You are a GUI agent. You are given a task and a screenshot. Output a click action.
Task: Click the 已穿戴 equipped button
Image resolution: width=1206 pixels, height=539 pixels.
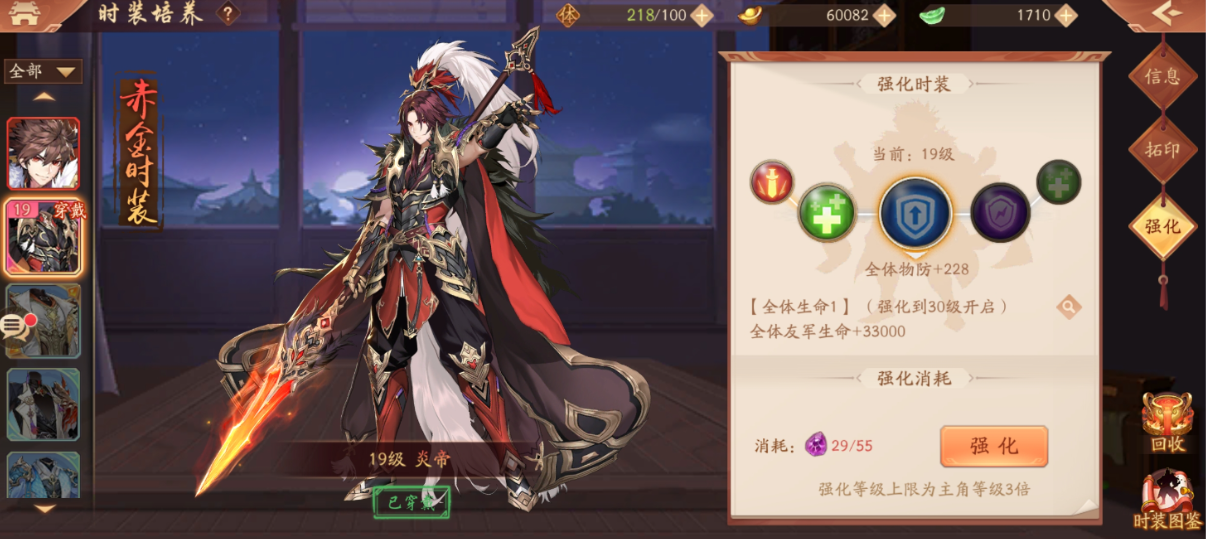tap(411, 501)
